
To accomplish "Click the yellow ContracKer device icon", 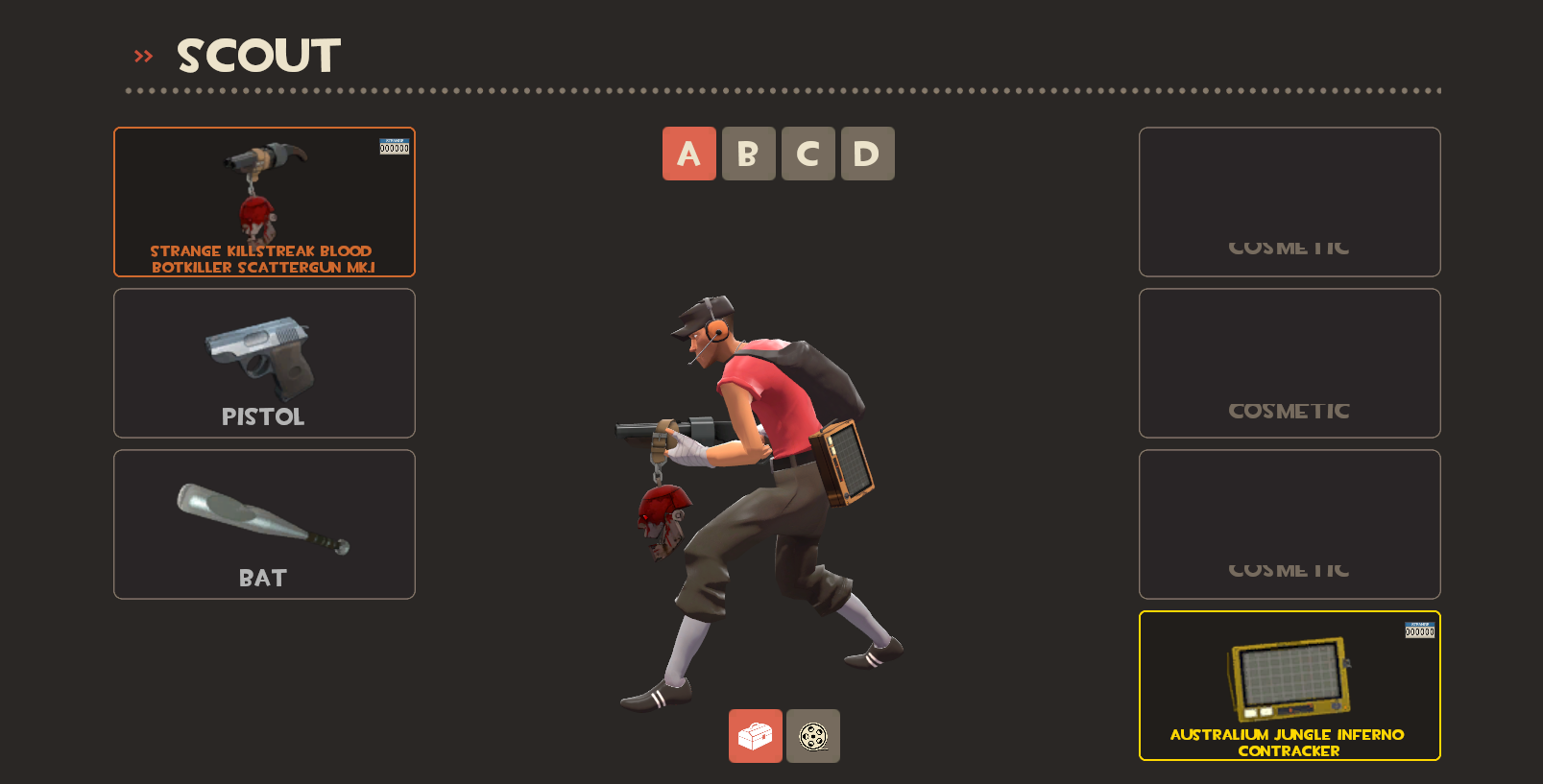I will (1288, 678).
